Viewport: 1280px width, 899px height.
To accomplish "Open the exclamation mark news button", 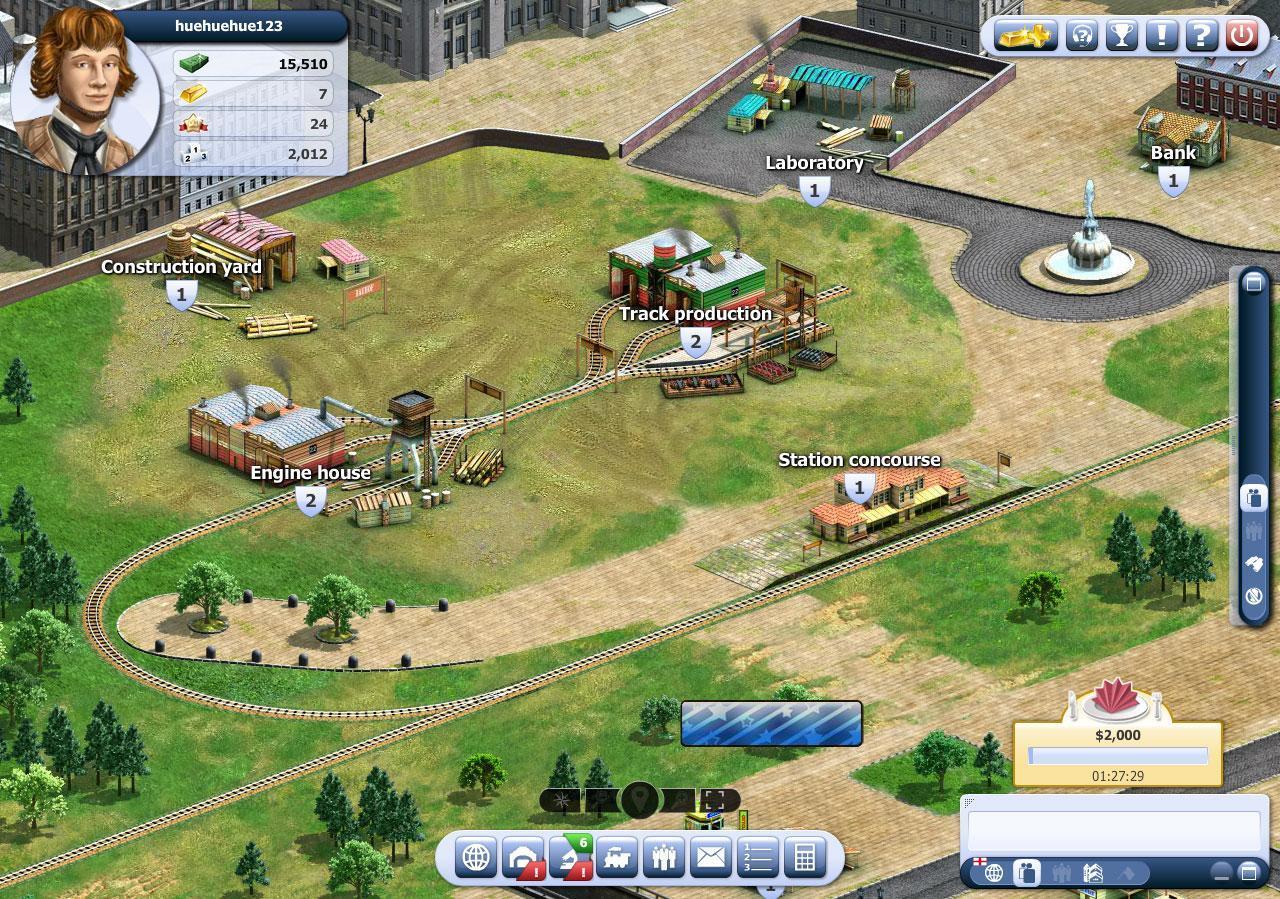I will [x=1161, y=36].
